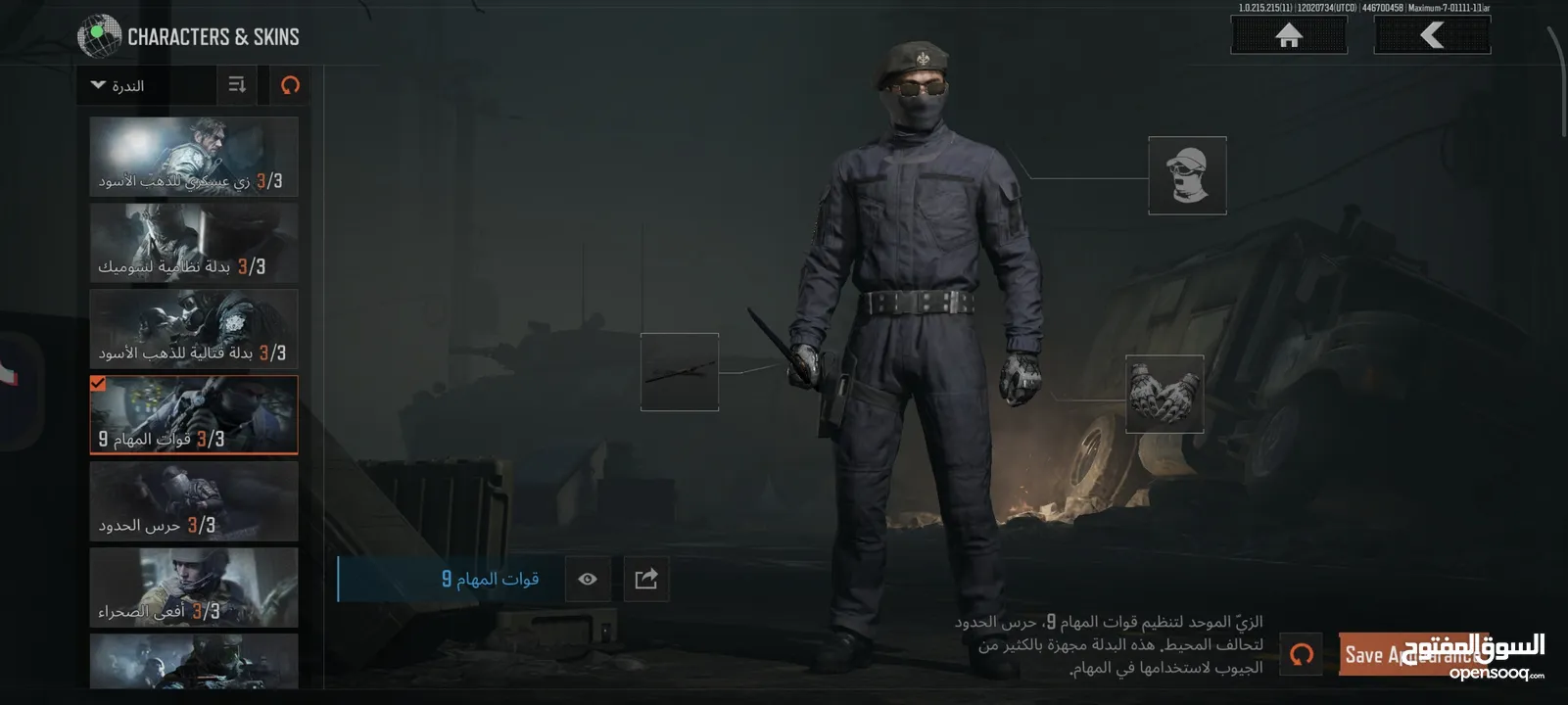The height and width of the screenshot is (705, 1568).
Task: Pick the بدلة قتالية للذهب الأسود skin
Action: tap(194, 329)
